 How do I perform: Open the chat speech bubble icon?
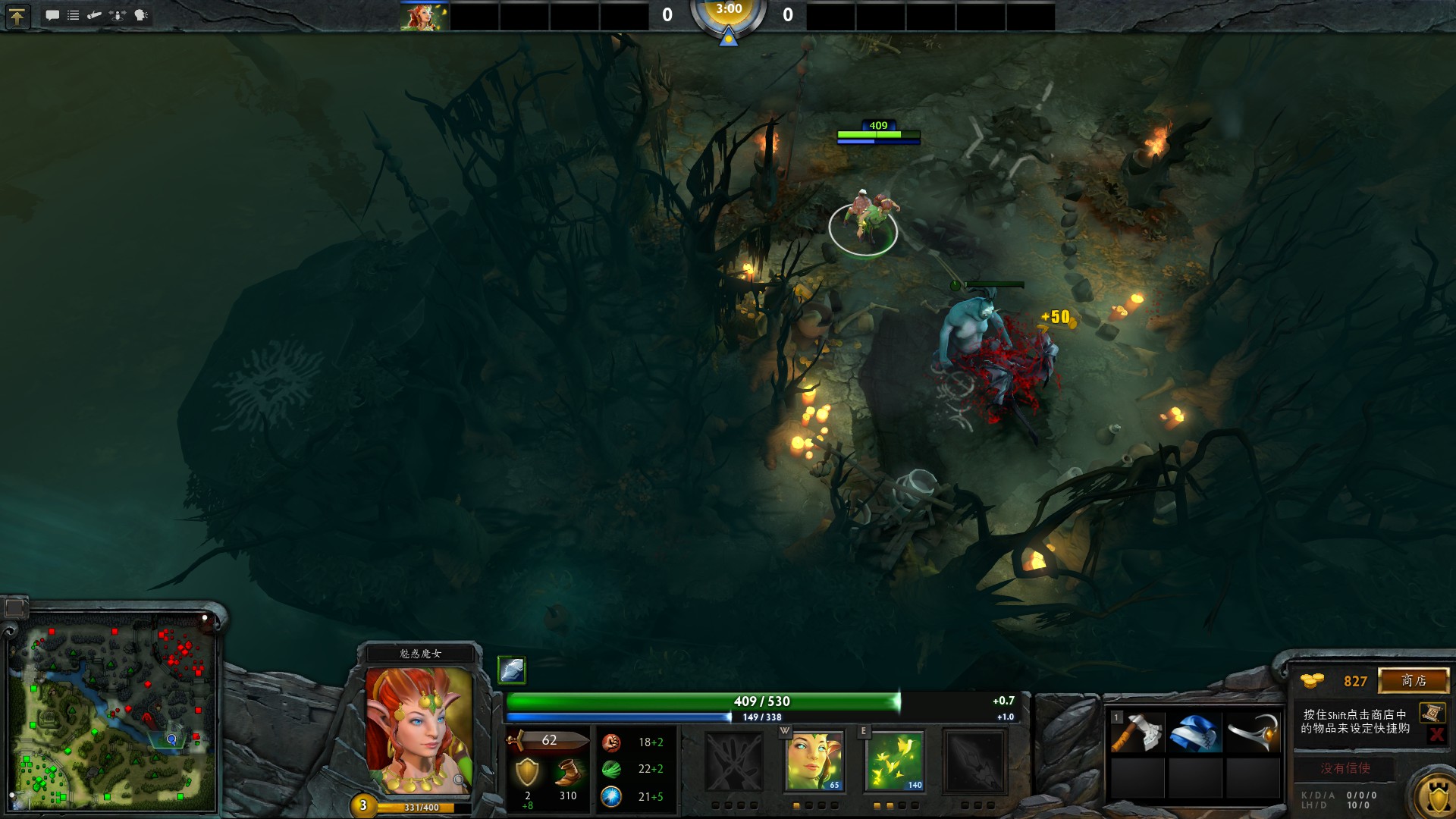(52, 15)
